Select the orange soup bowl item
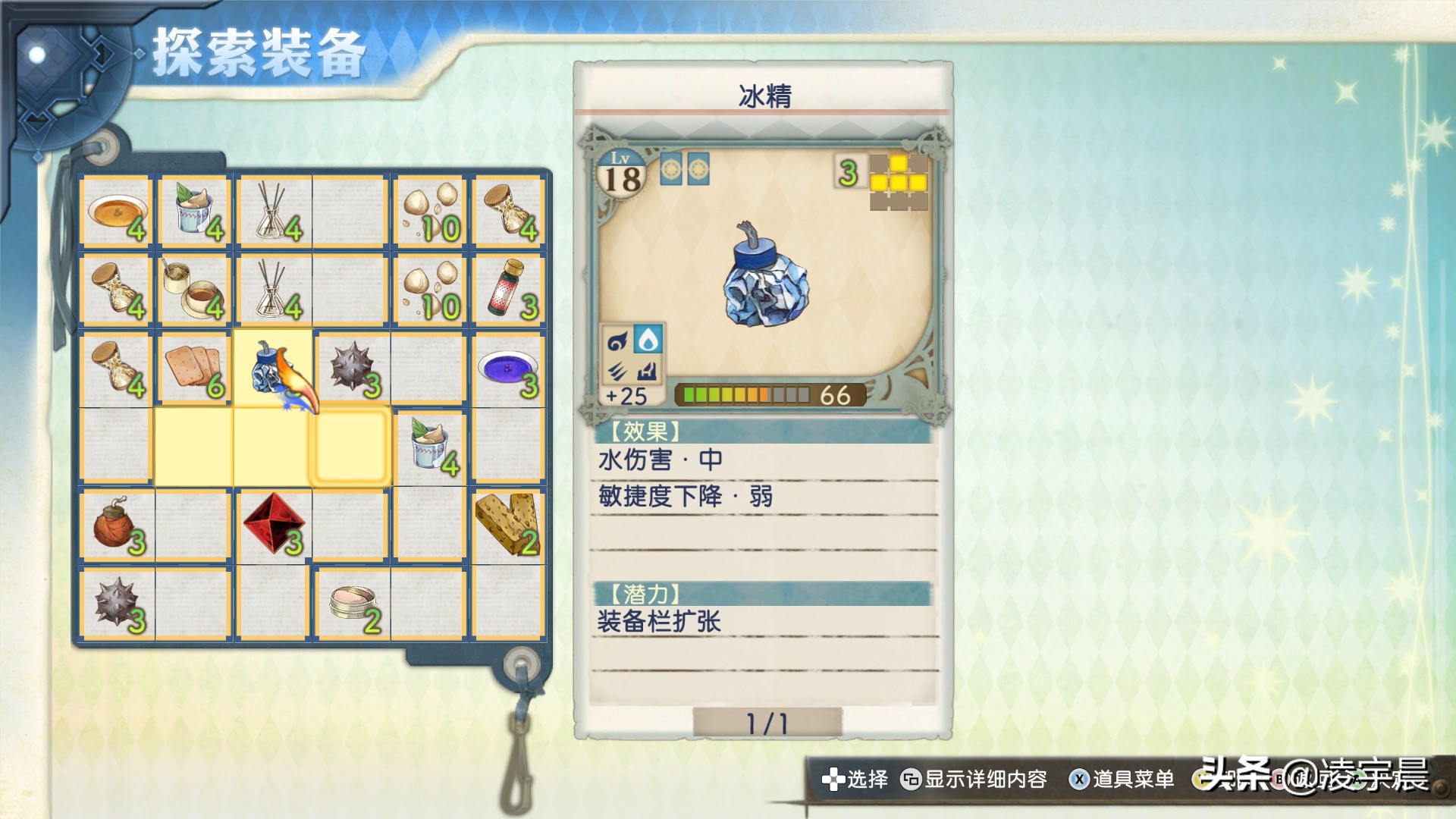1456x819 pixels. pos(117,211)
